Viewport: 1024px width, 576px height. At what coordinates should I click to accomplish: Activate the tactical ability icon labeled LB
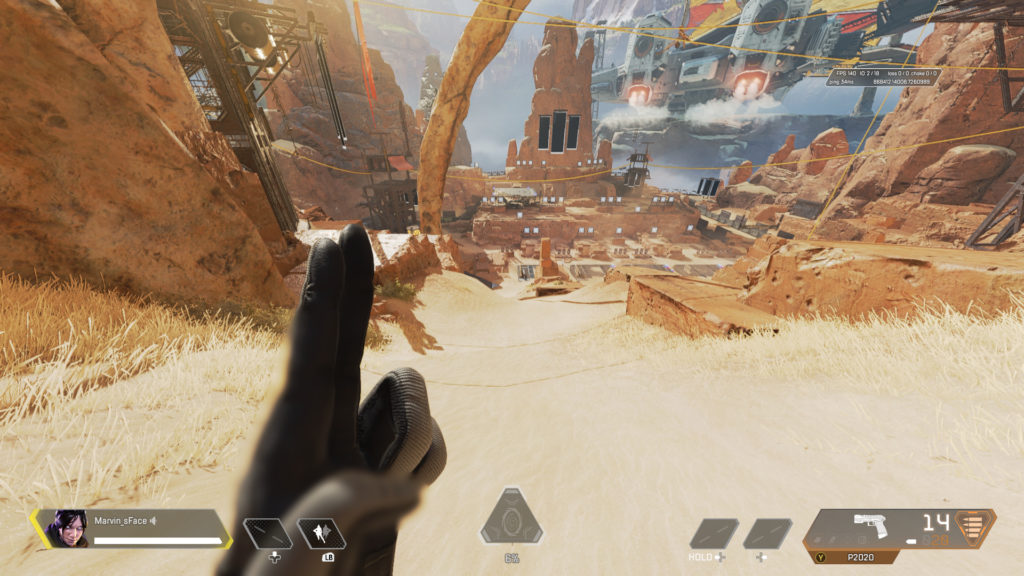(322, 534)
